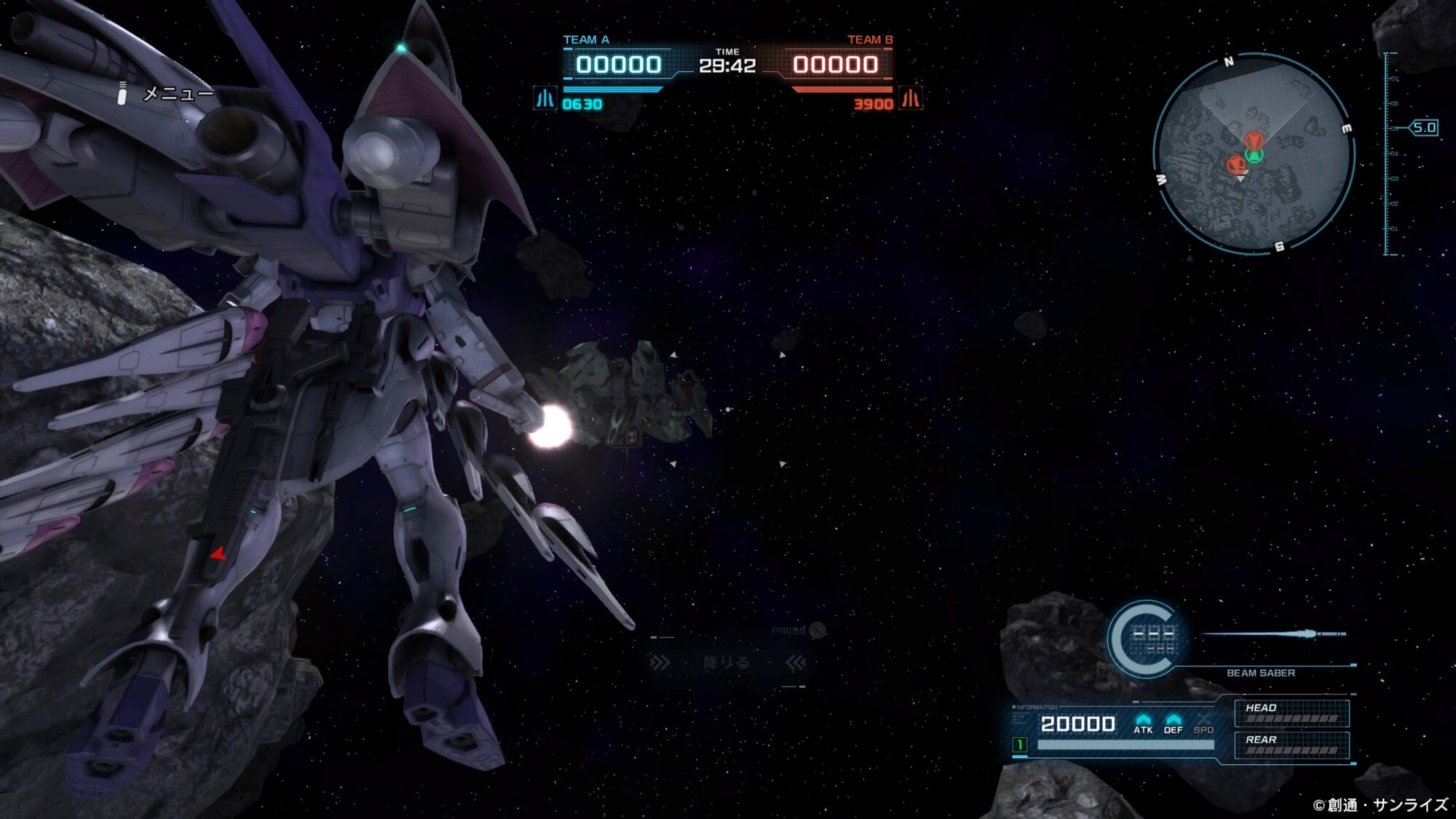The height and width of the screenshot is (819, 1456).
Task: Choose the faded 降りる dismount prompt
Action: (x=727, y=662)
